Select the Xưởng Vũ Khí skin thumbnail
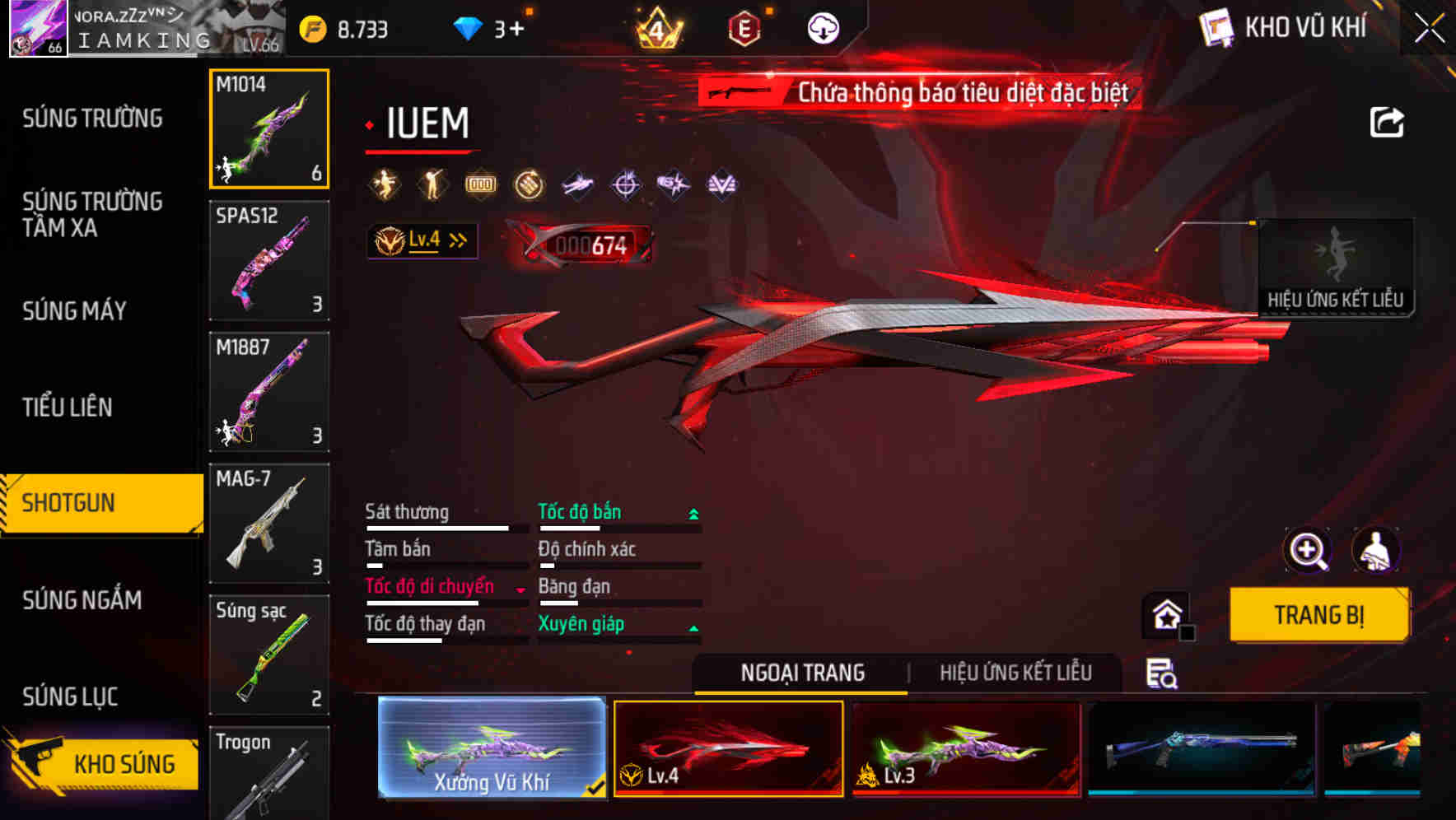The height and width of the screenshot is (820, 1456). coord(490,748)
